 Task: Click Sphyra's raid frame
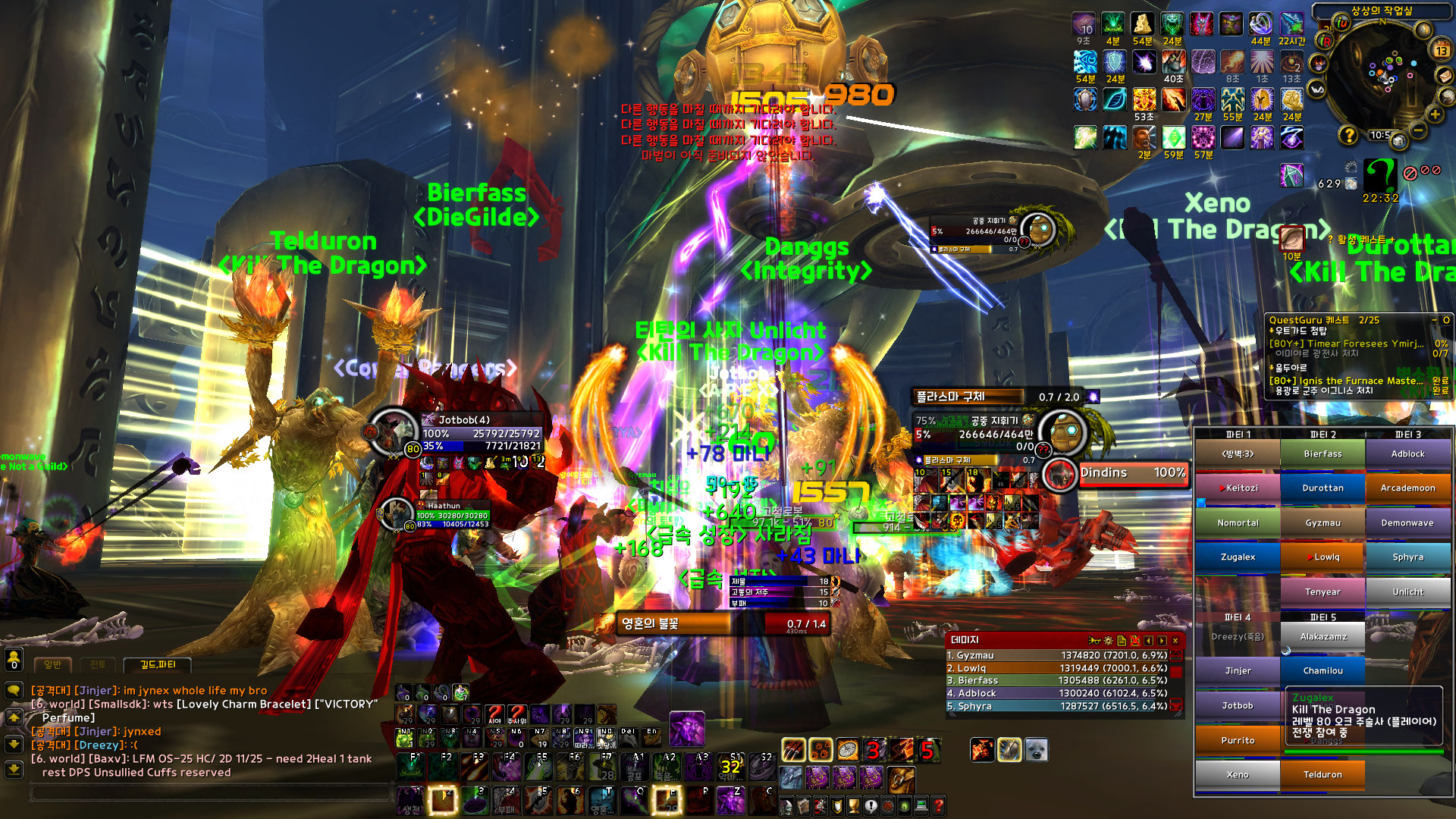1407,557
